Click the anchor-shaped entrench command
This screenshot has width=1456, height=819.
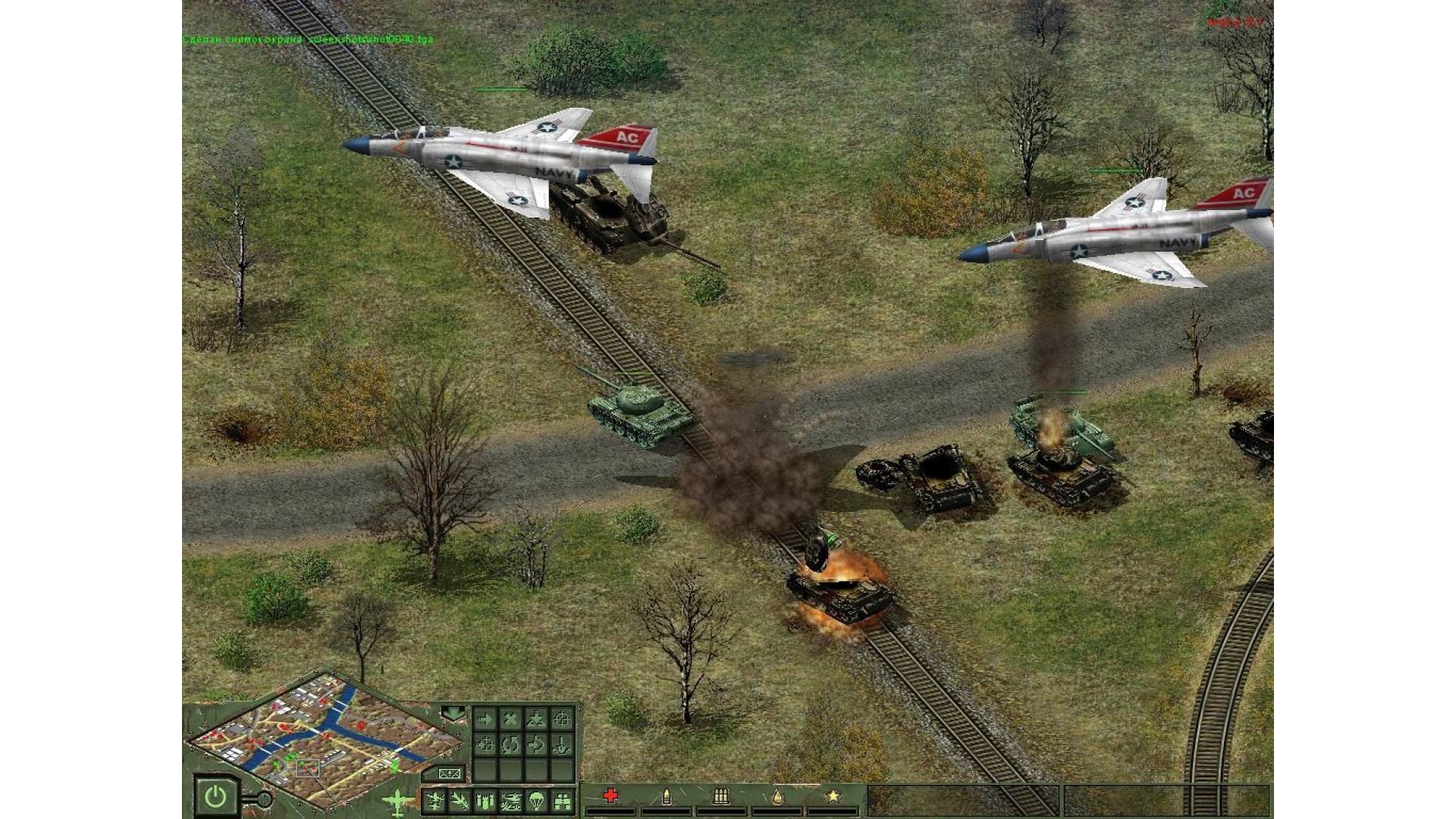click(561, 745)
